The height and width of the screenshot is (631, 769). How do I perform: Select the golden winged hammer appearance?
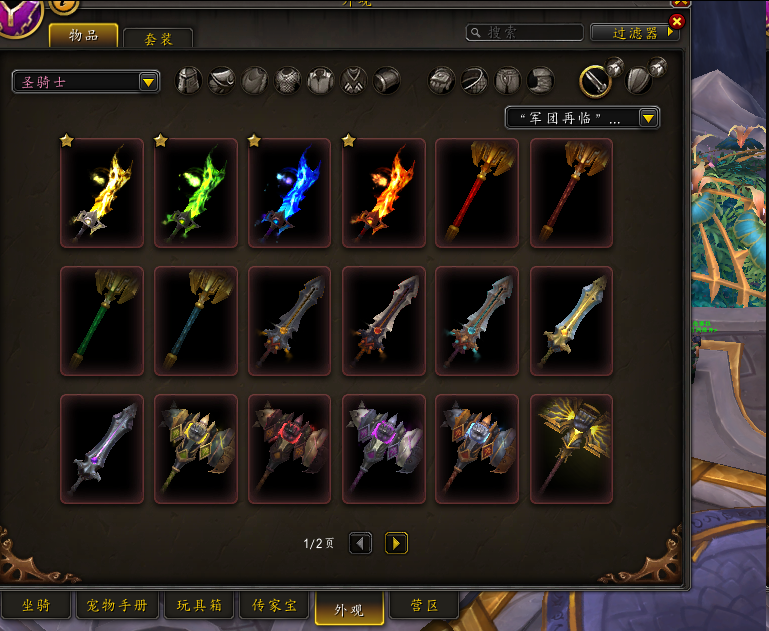pyautogui.click(x=571, y=449)
